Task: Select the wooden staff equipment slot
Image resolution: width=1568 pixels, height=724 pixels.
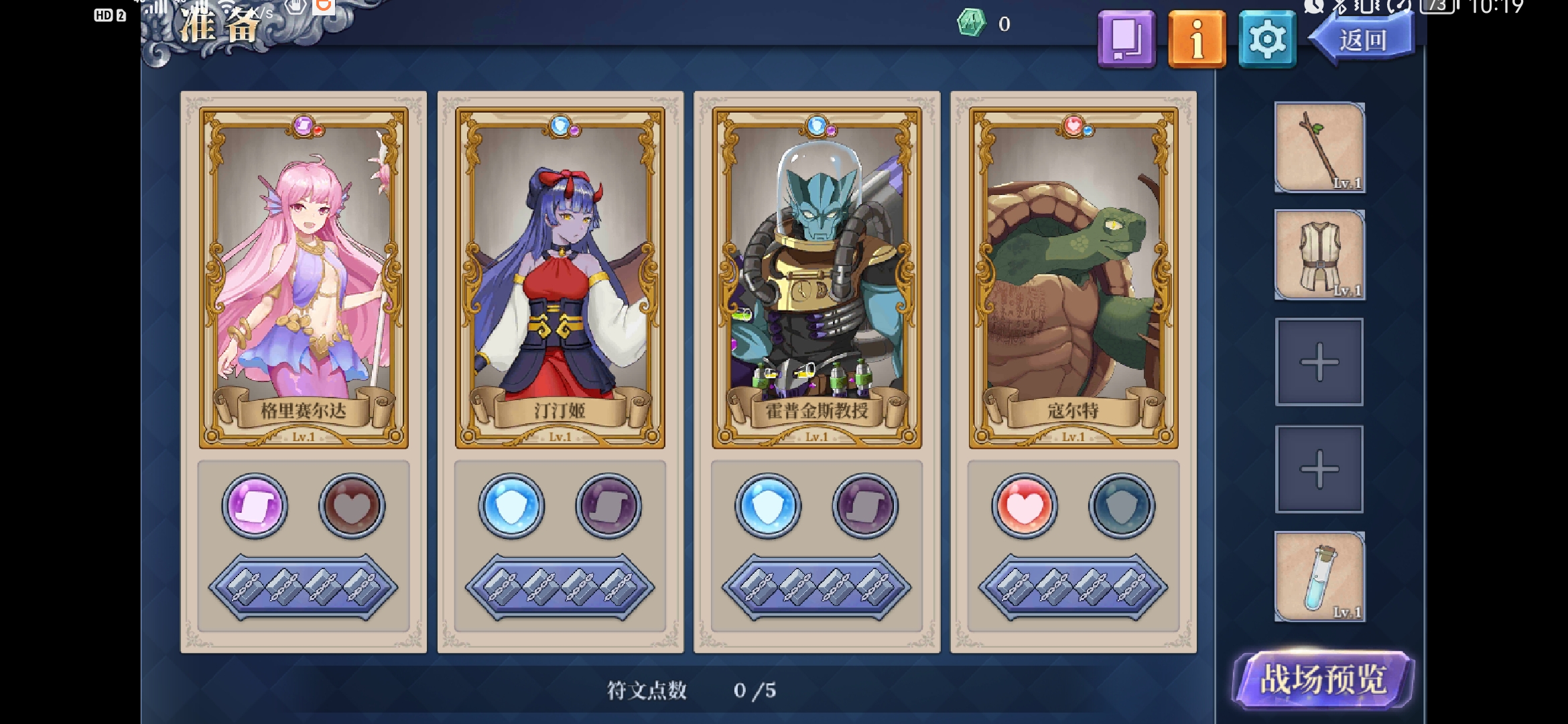Action: point(1319,147)
